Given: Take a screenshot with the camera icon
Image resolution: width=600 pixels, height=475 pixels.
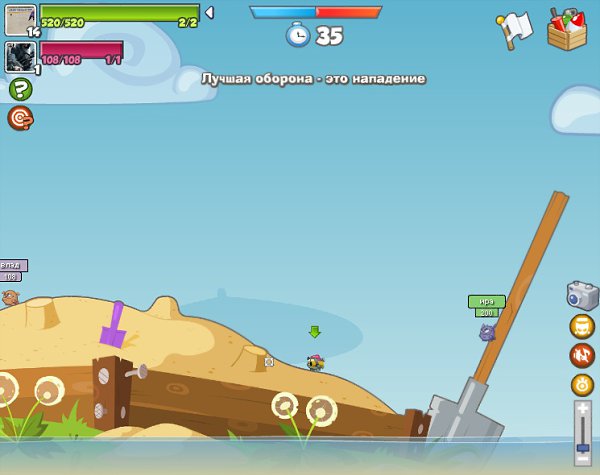Looking at the screenshot, I should [x=582, y=295].
